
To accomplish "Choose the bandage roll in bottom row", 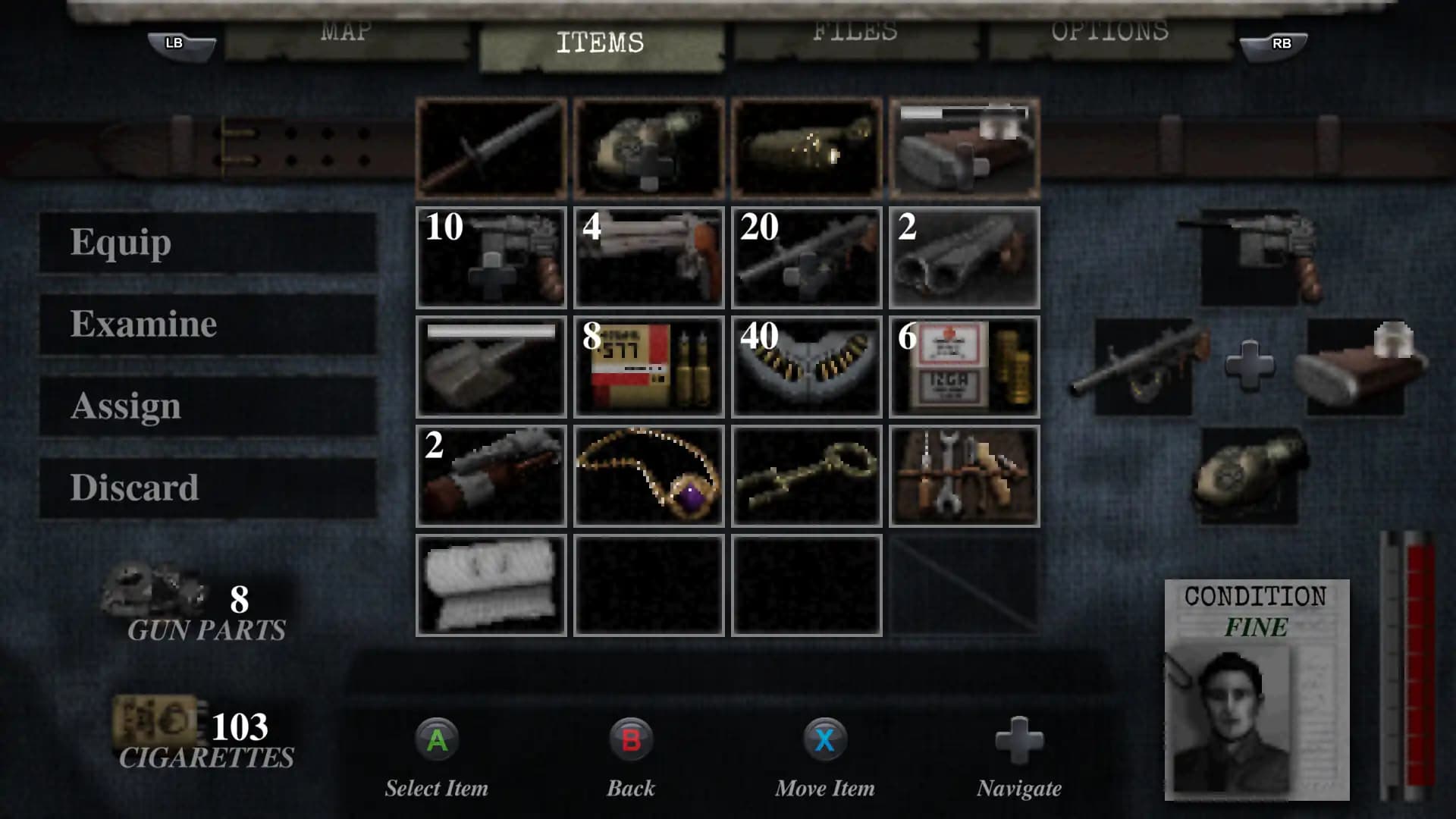I will click(490, 584).
